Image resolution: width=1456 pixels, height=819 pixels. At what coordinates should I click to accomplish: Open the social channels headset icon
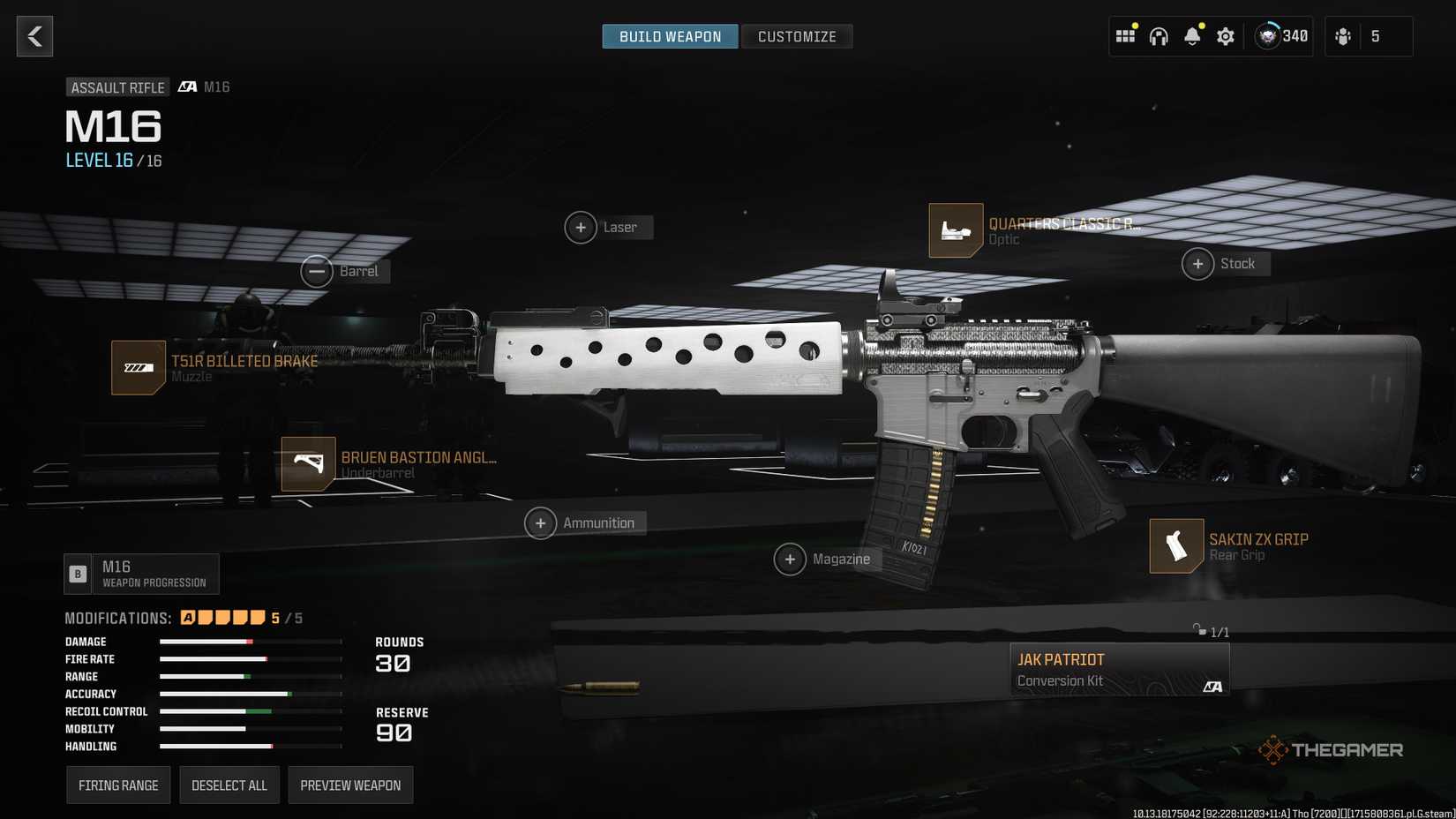[1159, 36]
